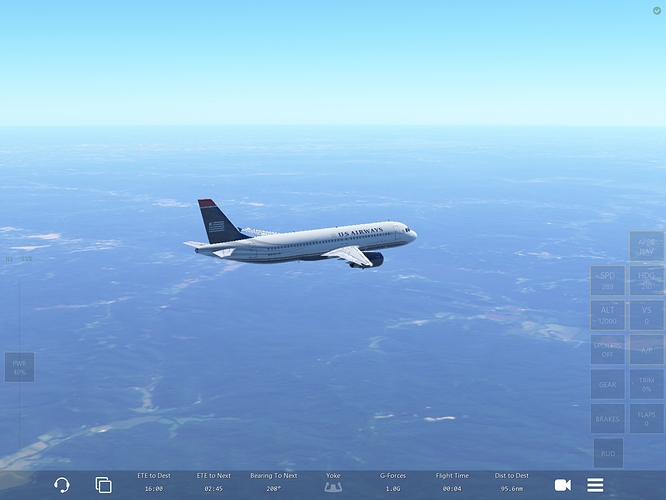Open the overlapping-windows icon in status bar
Screen dimensions: 666x500
pos(103,485)
